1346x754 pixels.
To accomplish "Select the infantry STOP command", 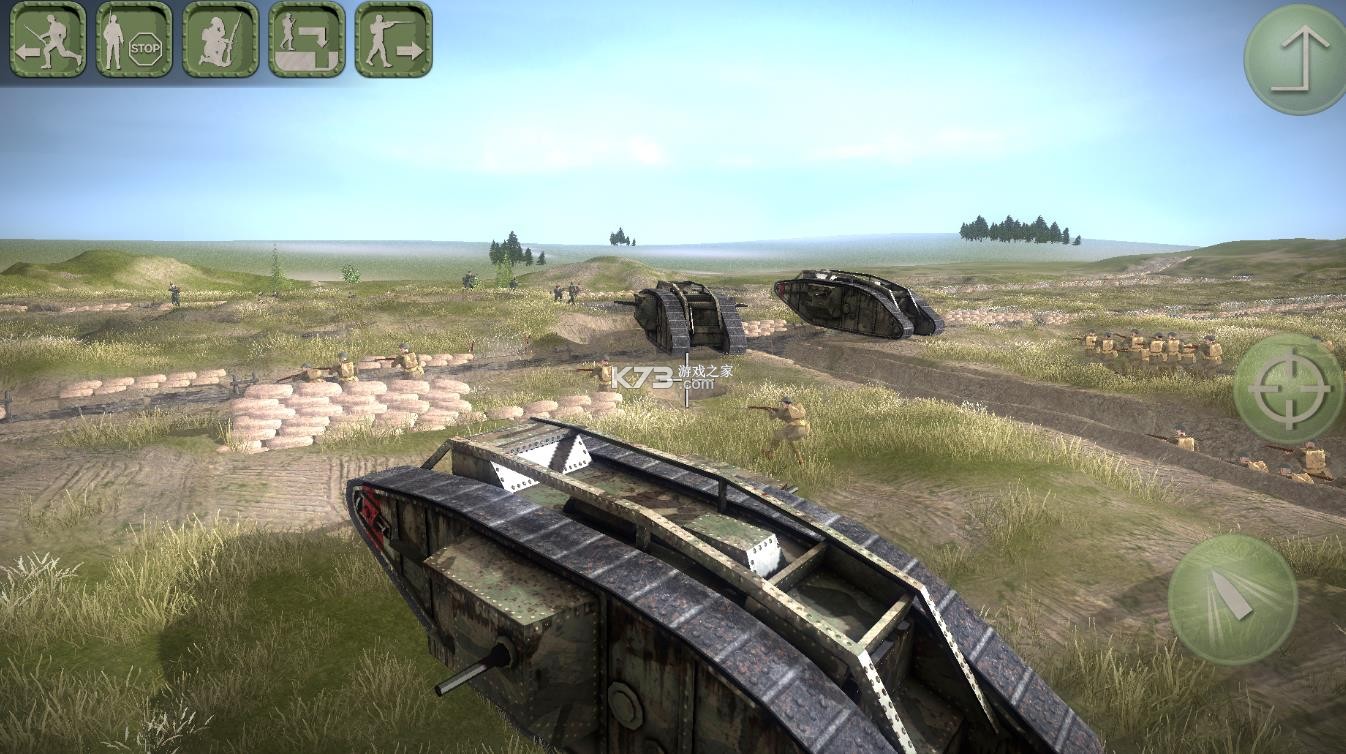I will point(134,39).
